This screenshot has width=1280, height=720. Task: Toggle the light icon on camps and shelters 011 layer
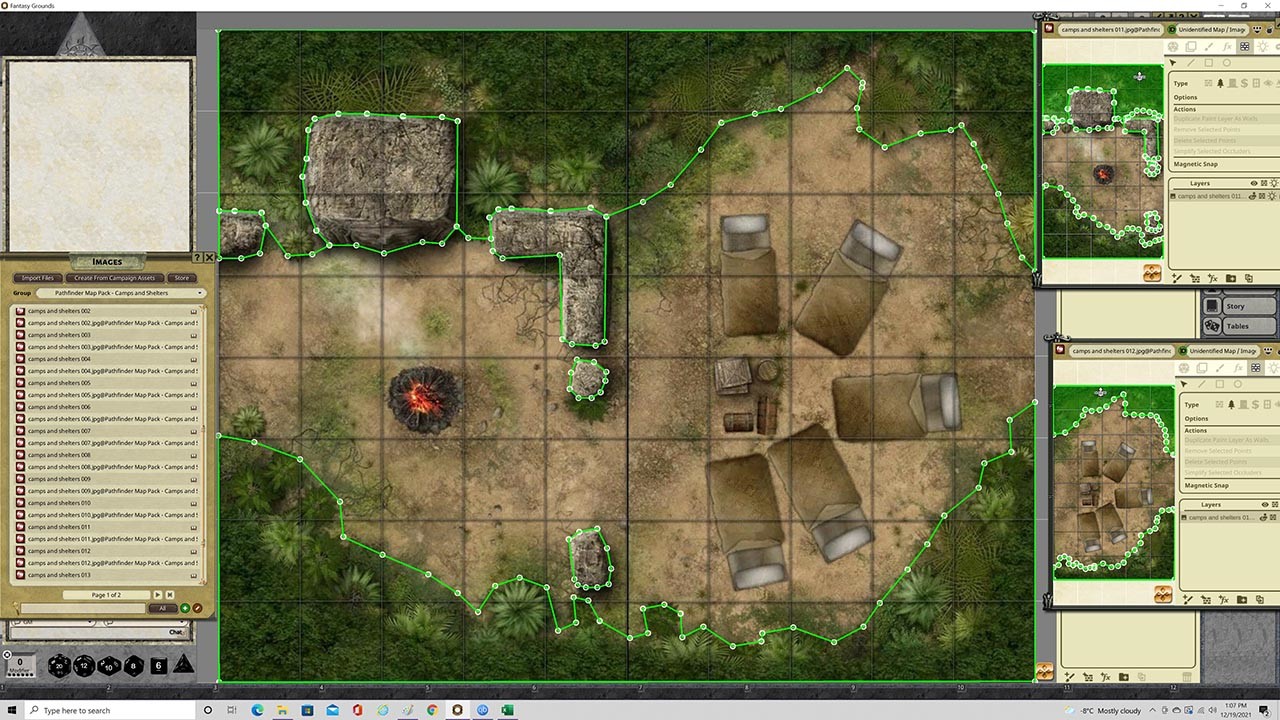[1272, 196]
